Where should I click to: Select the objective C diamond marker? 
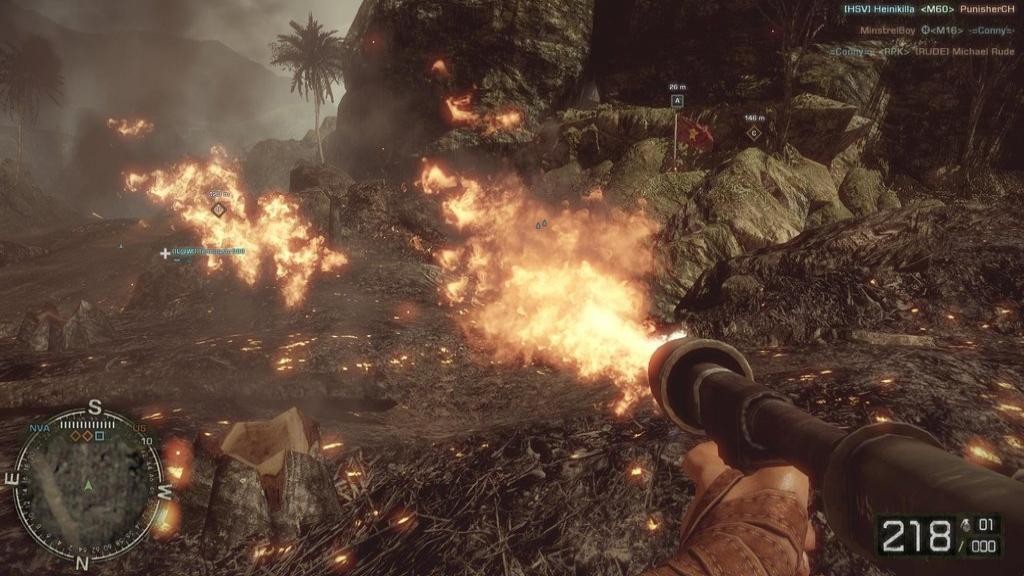[754, 132]
